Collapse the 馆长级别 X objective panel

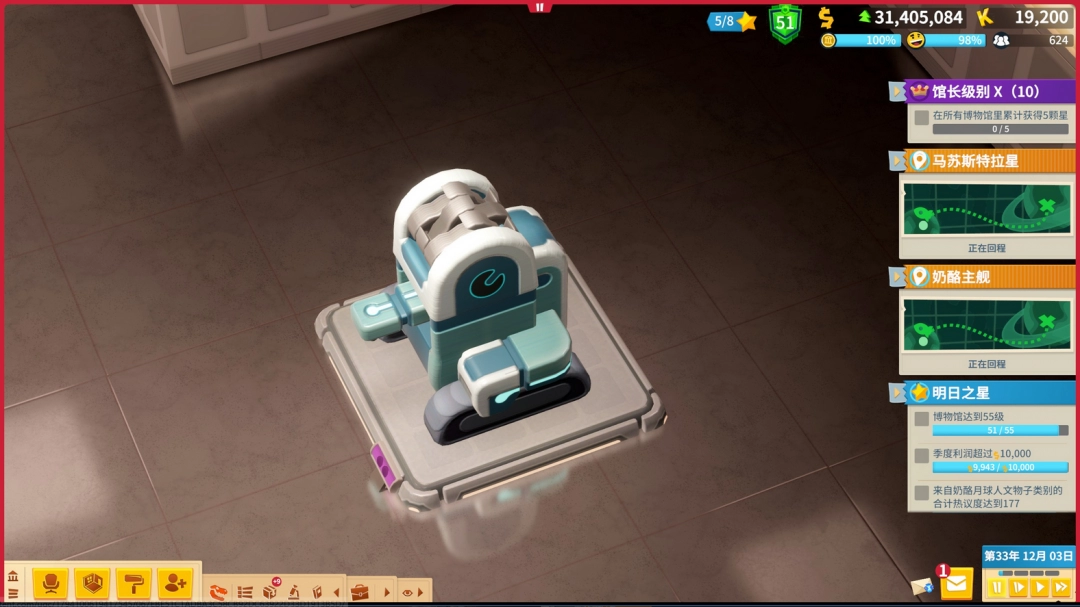pyautogui.click(x=896, y=92)
